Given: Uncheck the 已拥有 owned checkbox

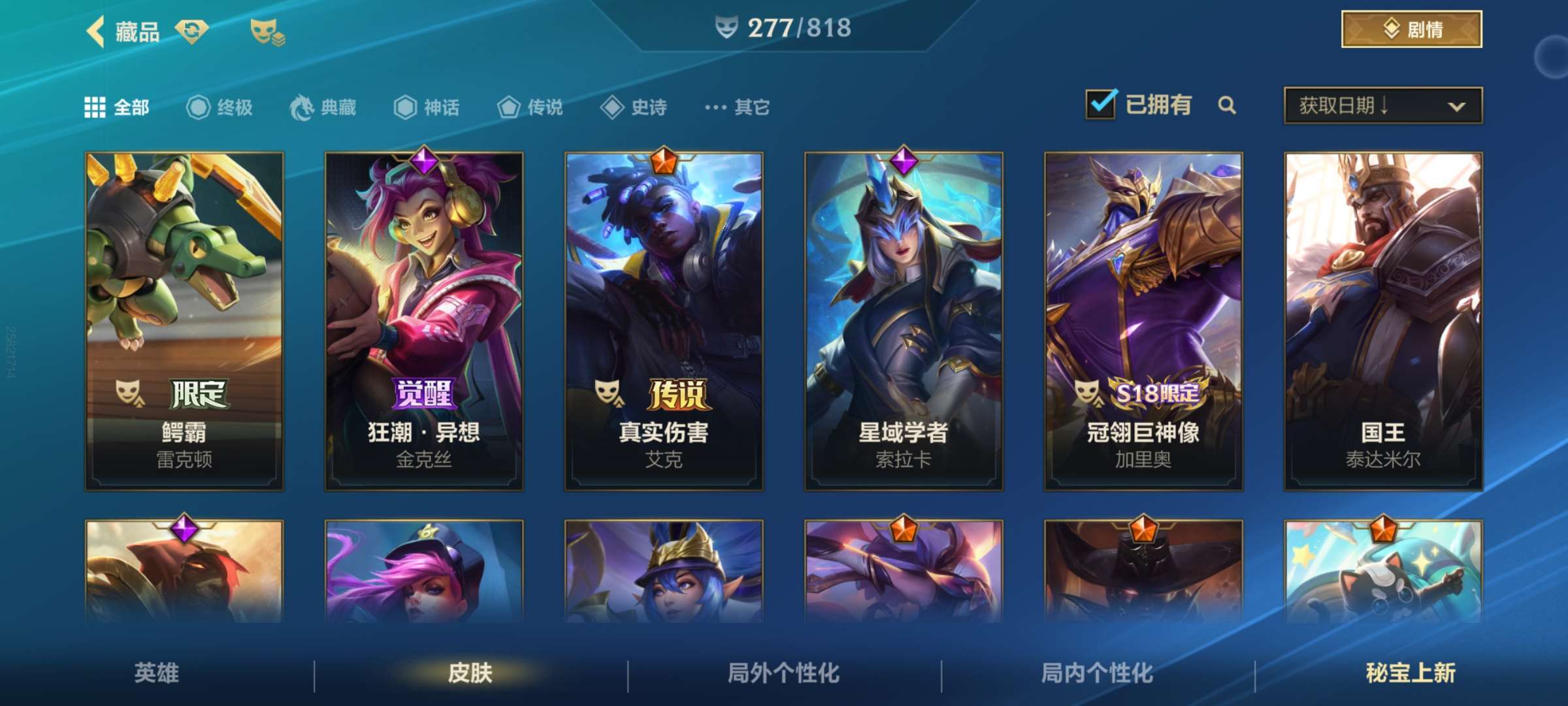Looking at the screenshot, I should (1101, 103).
